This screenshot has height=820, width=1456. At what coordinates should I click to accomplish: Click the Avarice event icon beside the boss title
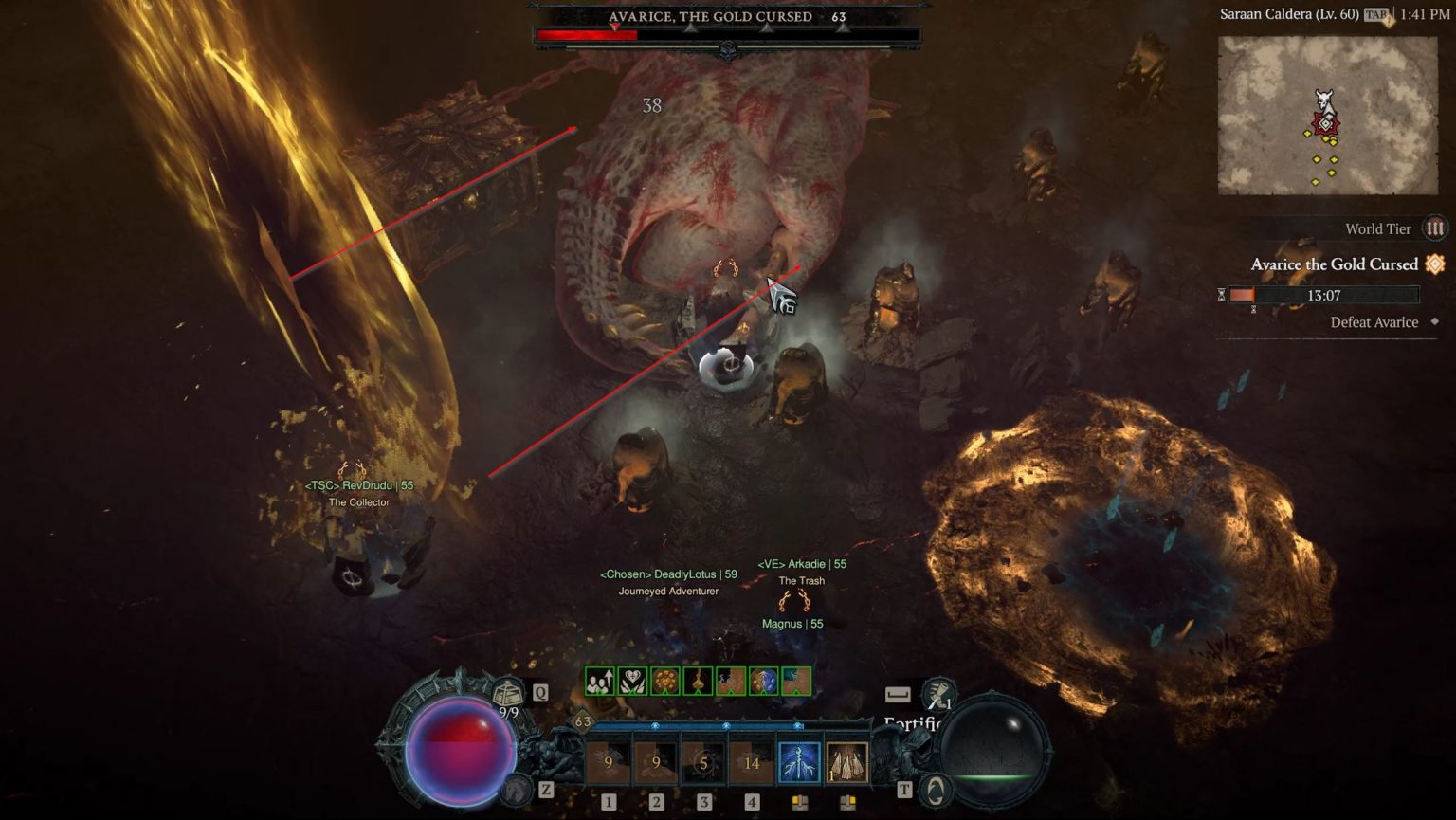click(1434, 264)
